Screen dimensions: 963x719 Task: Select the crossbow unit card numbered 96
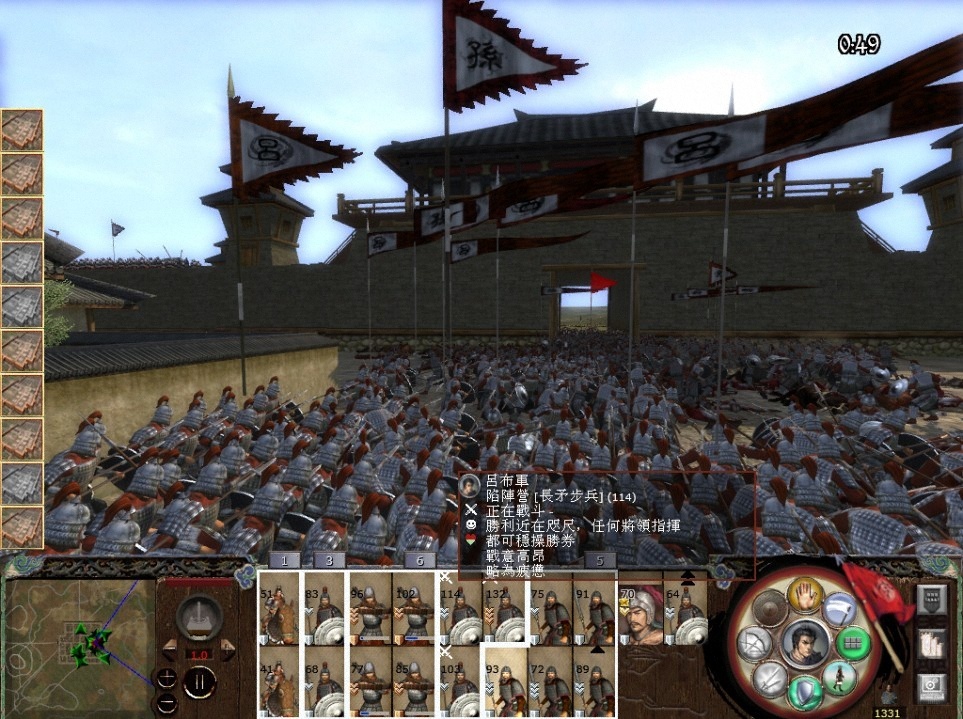(x=370, y=608)
